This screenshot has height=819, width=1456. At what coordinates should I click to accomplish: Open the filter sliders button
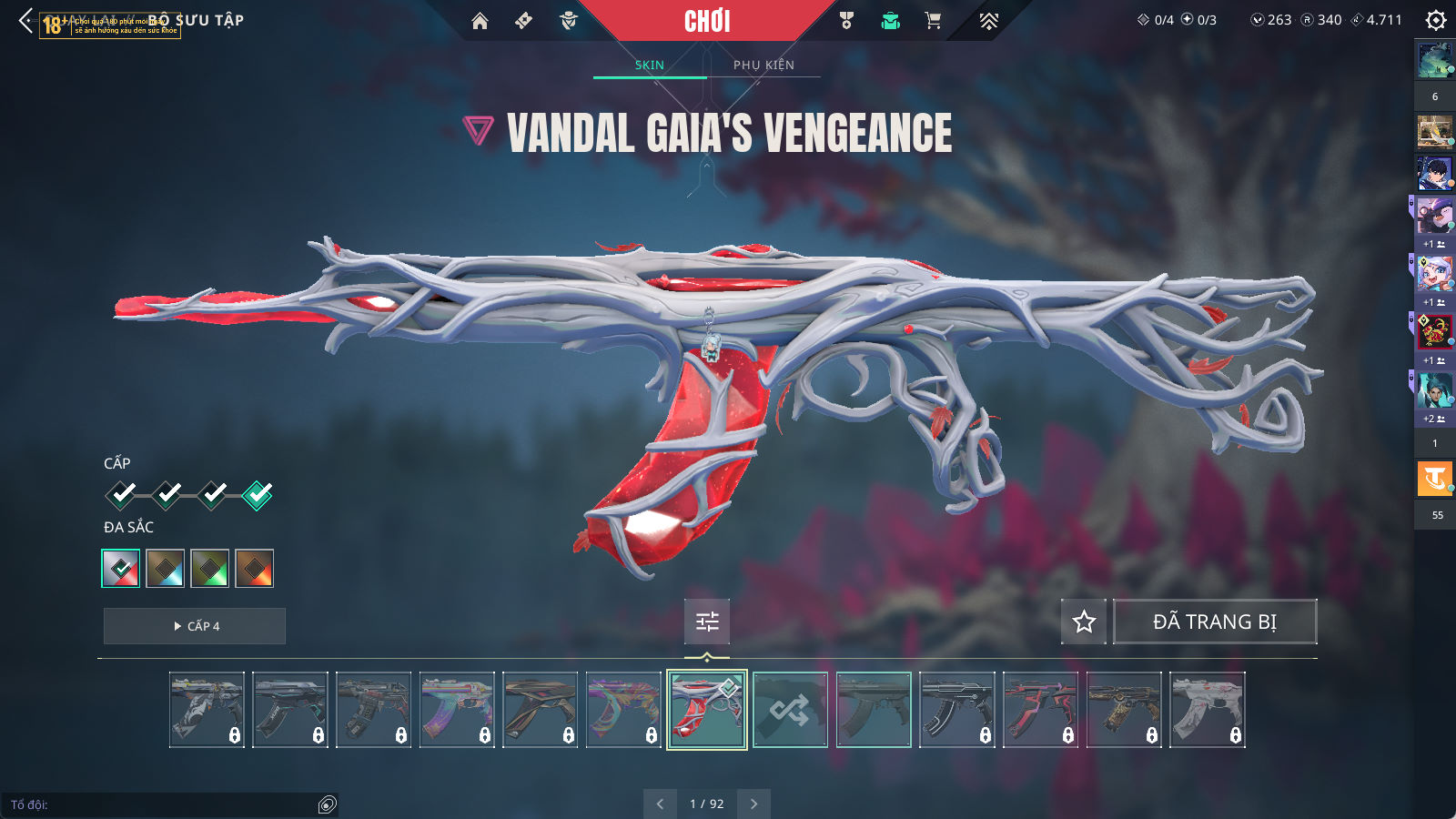pos(707,622)
